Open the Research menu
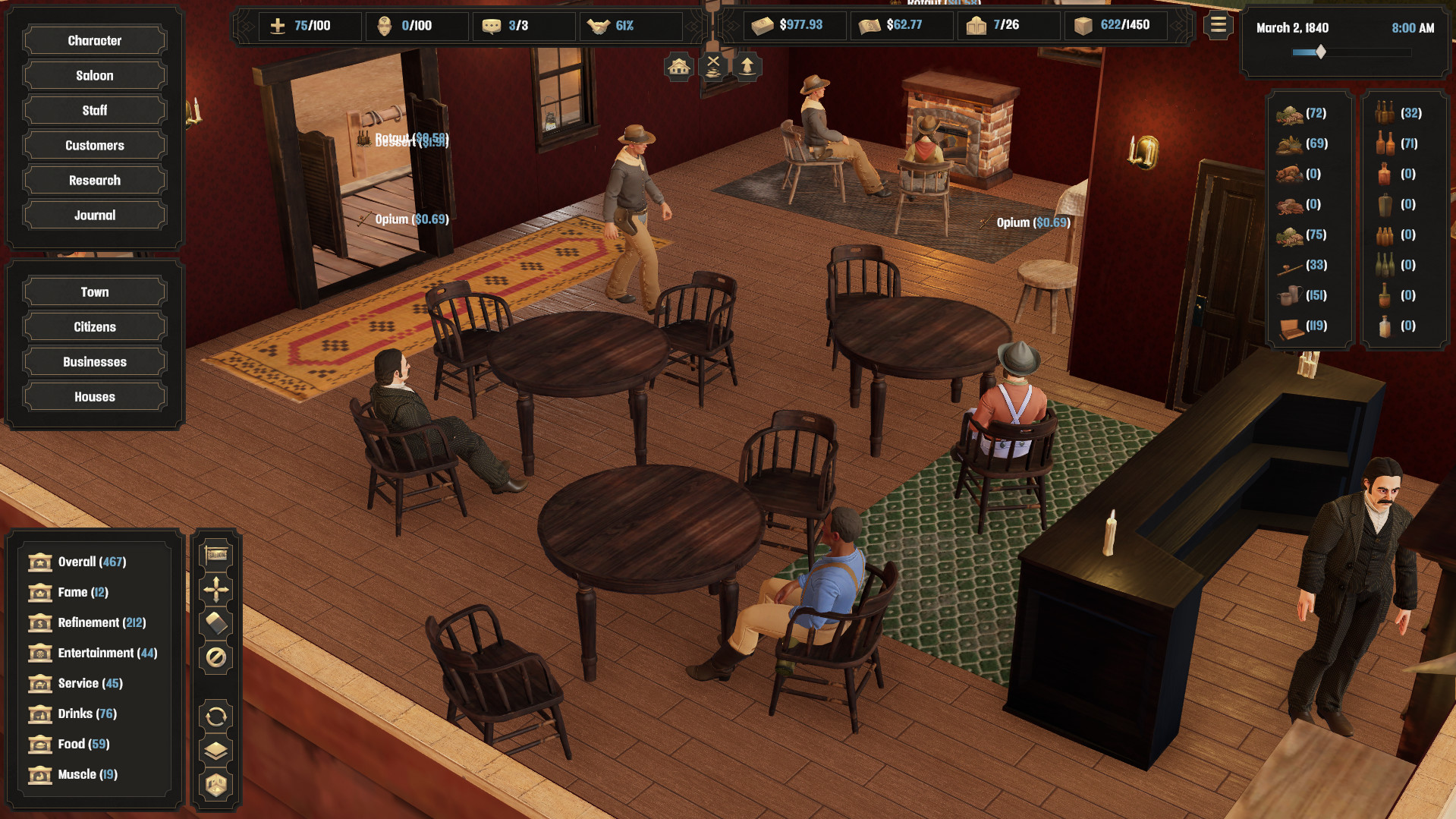Viewport: 1456px width, 819px height. (x=93, y=180)
